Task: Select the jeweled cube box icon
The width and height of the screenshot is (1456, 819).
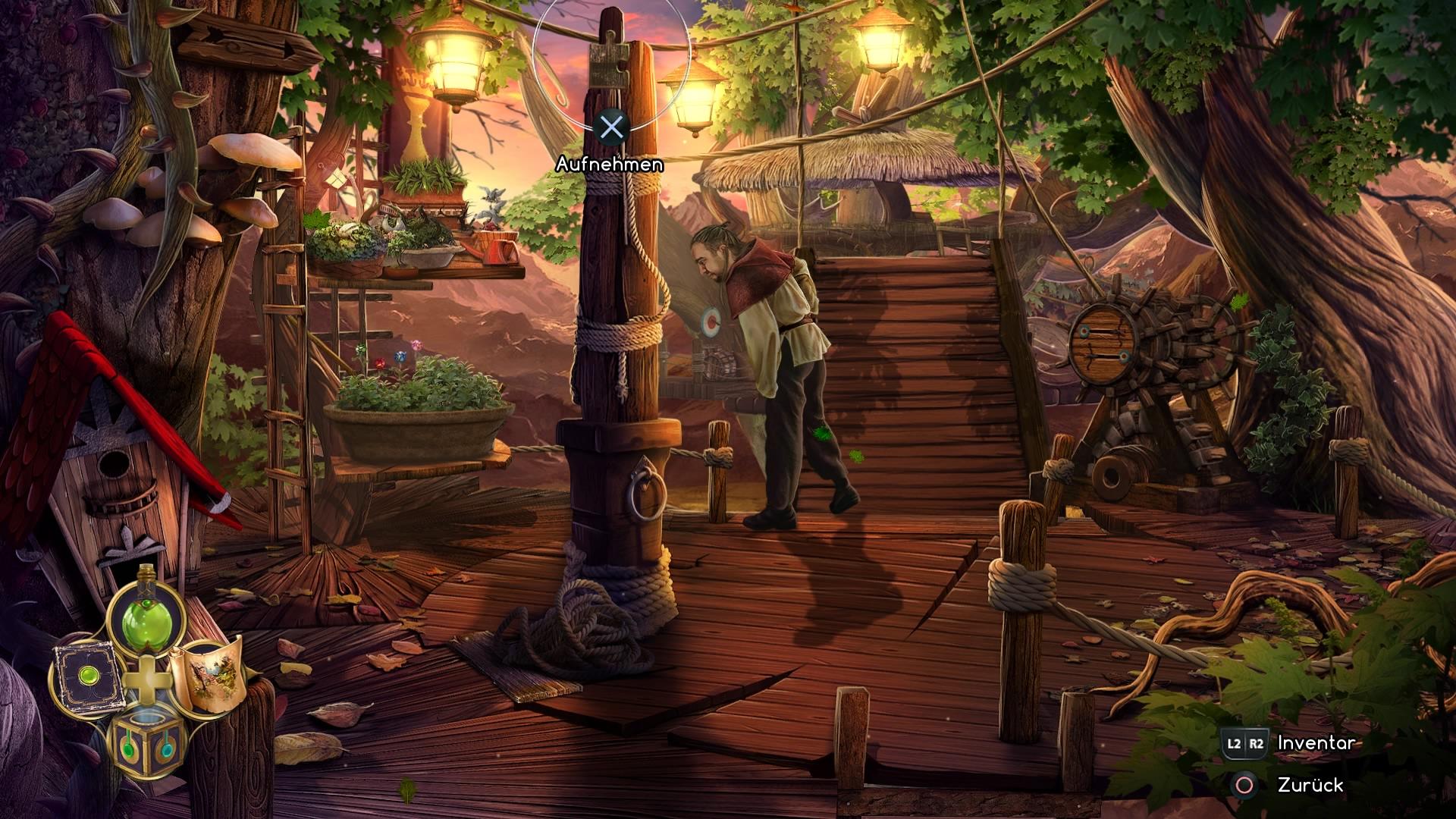Action: click(148, 740)
